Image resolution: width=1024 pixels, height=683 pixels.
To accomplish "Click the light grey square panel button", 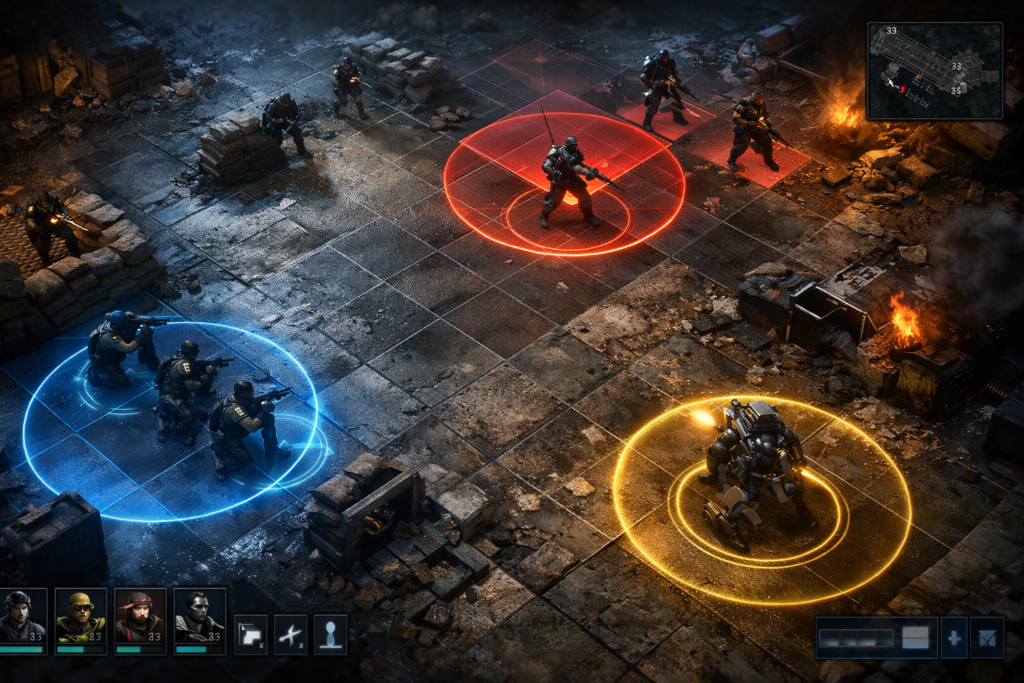I will tap(915, 638).
